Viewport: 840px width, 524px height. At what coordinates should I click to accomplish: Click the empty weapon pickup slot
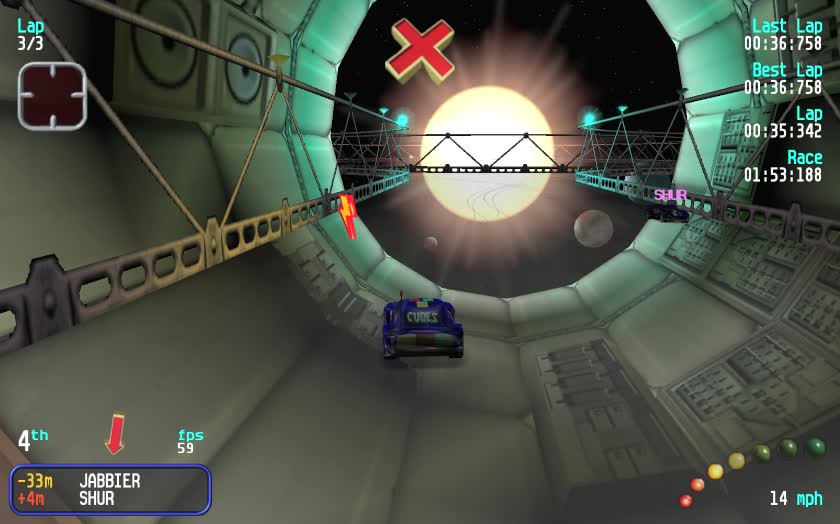pos(52,96)
